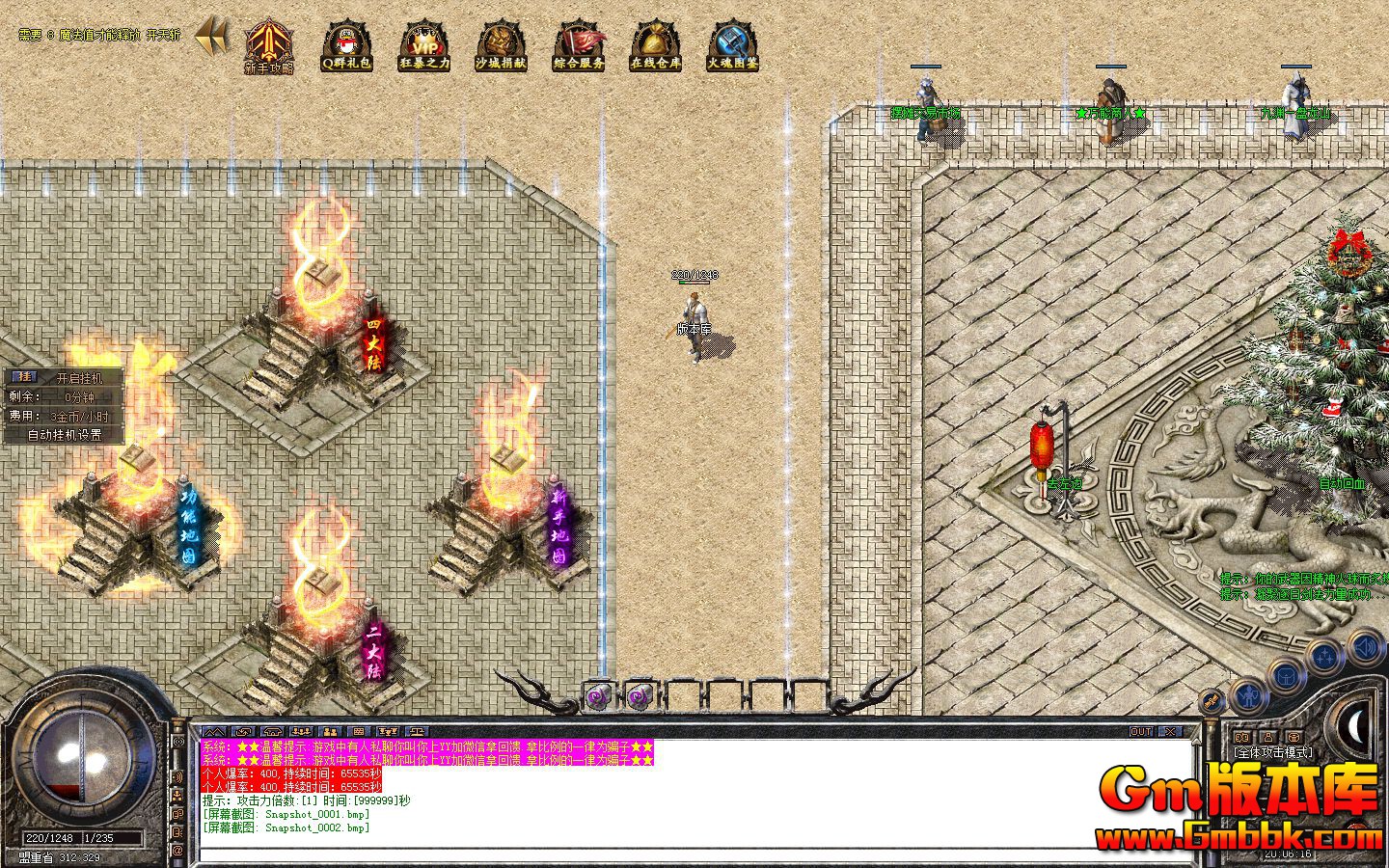
Task: Collapse the chat window via the chevron icon
Action: click(x=213, y=732)
